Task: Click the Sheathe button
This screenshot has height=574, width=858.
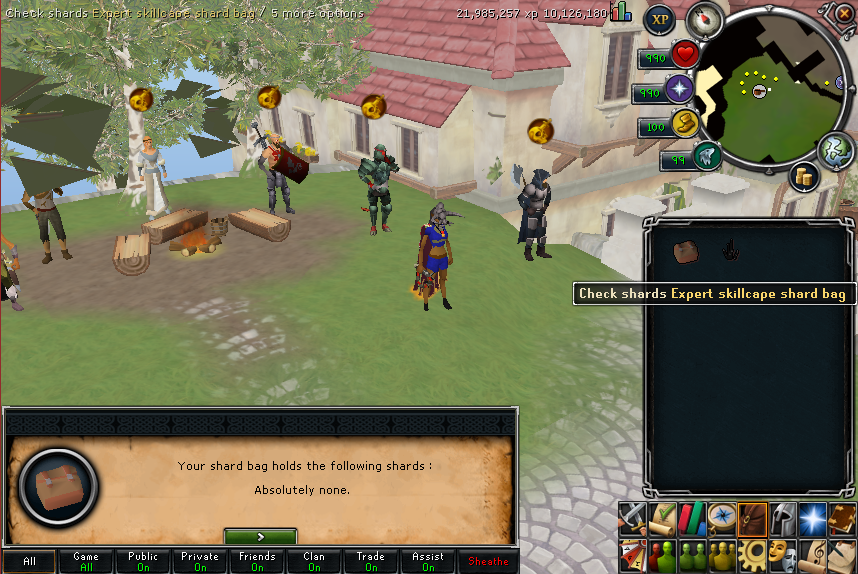Action: coord(488,561)
